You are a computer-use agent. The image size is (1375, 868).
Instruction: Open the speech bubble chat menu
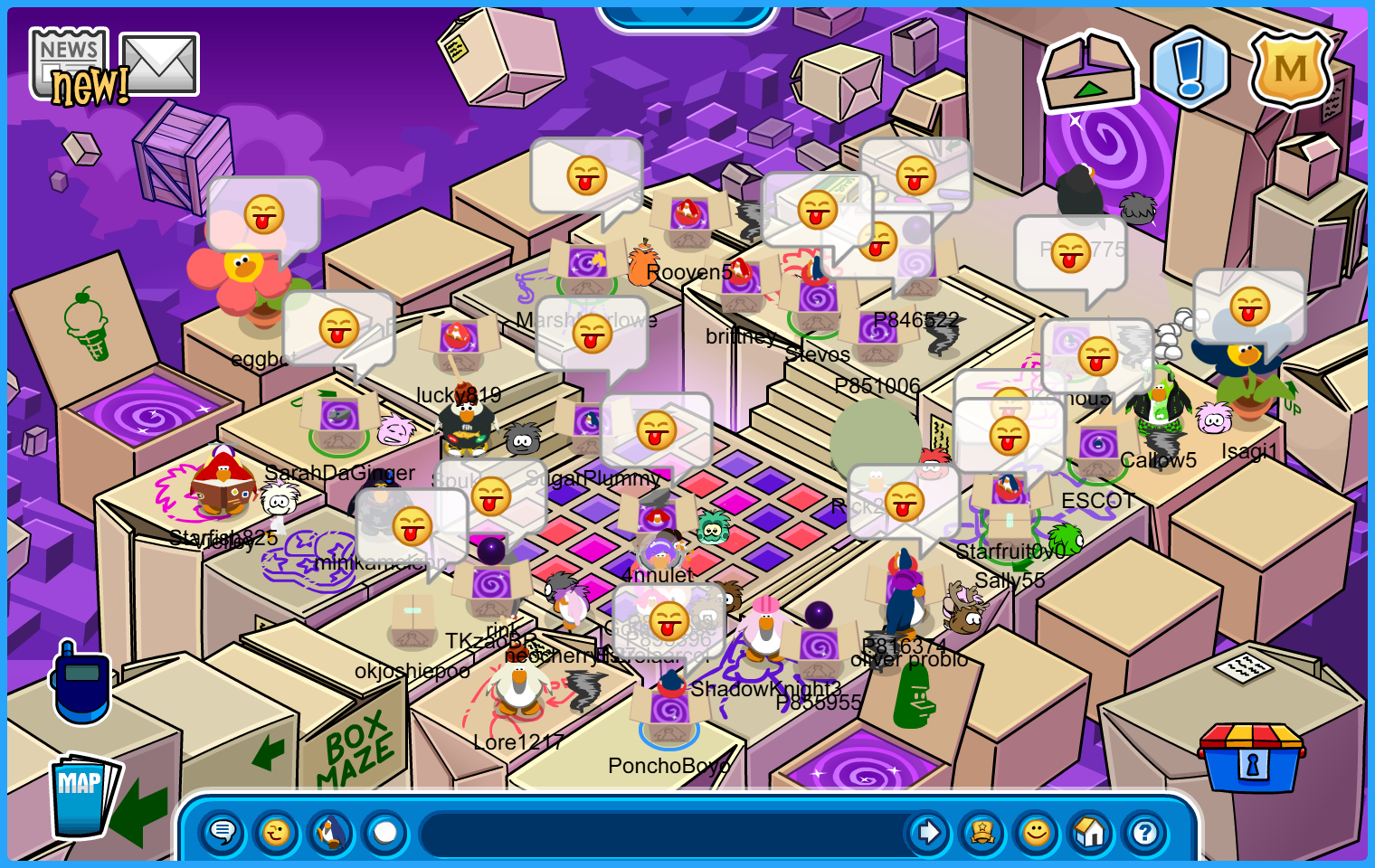click(223, 832)
